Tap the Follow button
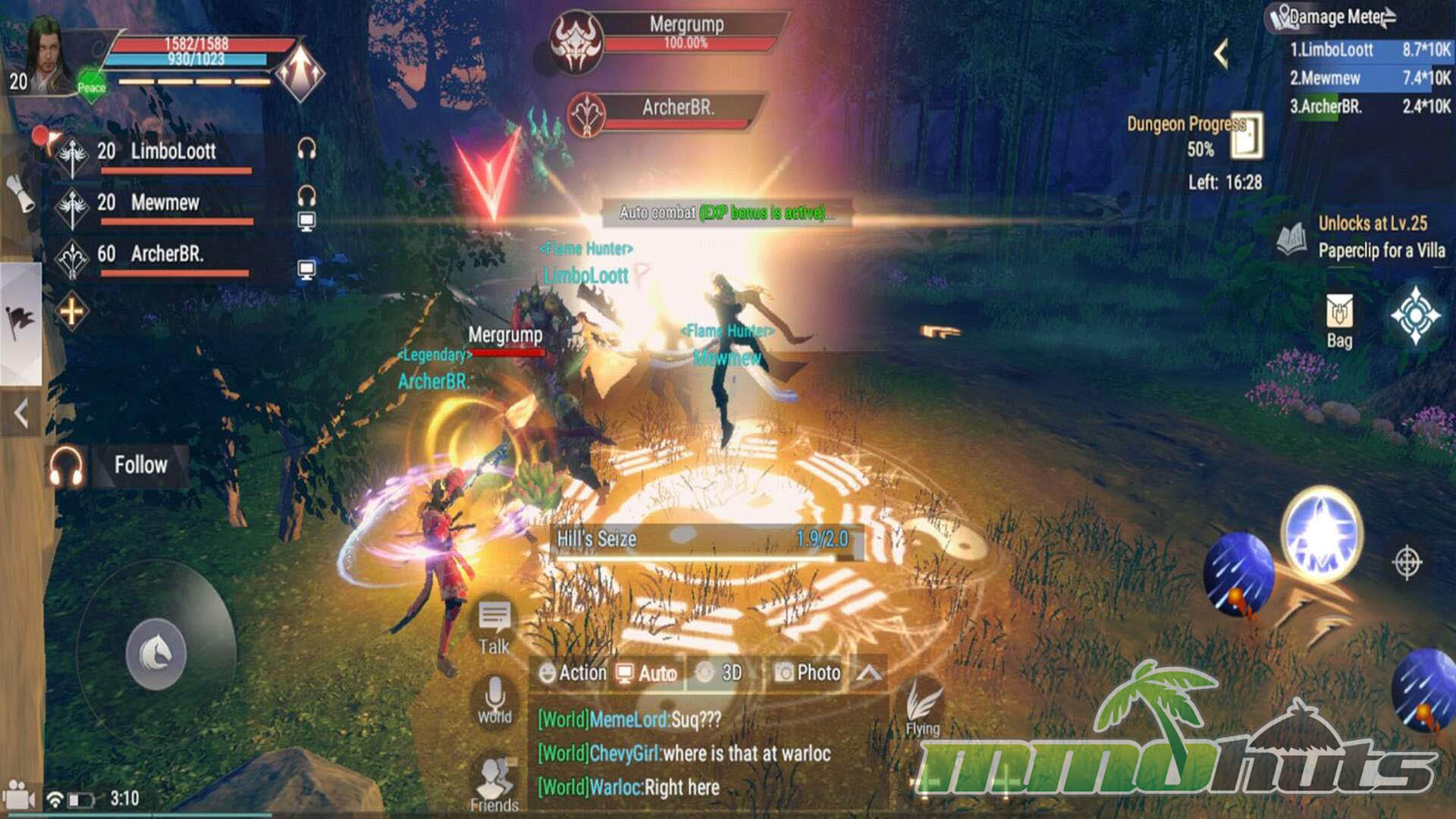This screenshot has height=819, width=1456. click(140, 465)
